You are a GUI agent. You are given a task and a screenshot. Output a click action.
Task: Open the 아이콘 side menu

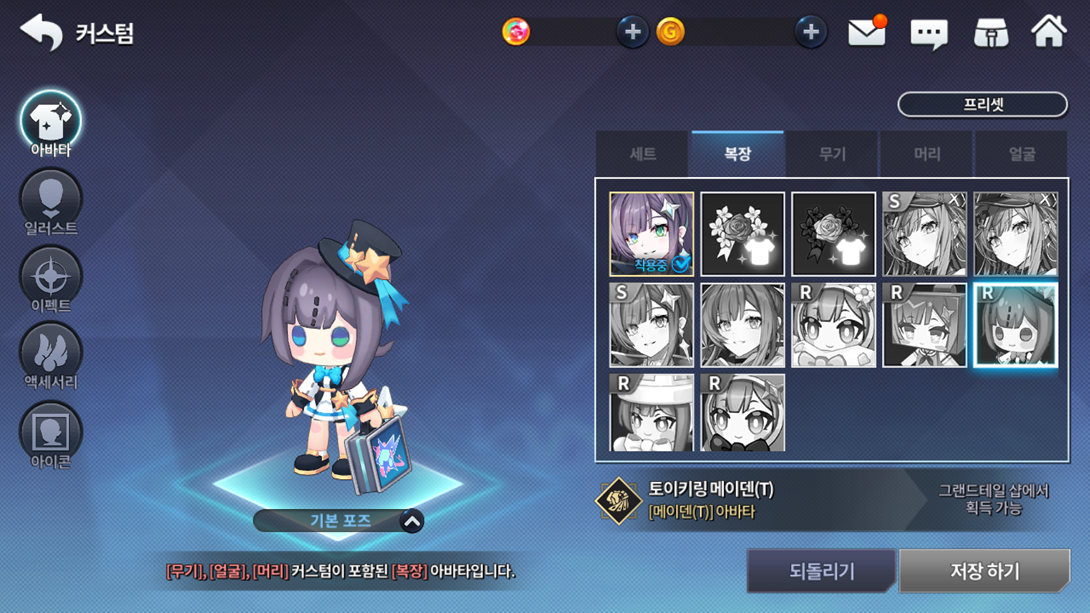coord(51,435)
